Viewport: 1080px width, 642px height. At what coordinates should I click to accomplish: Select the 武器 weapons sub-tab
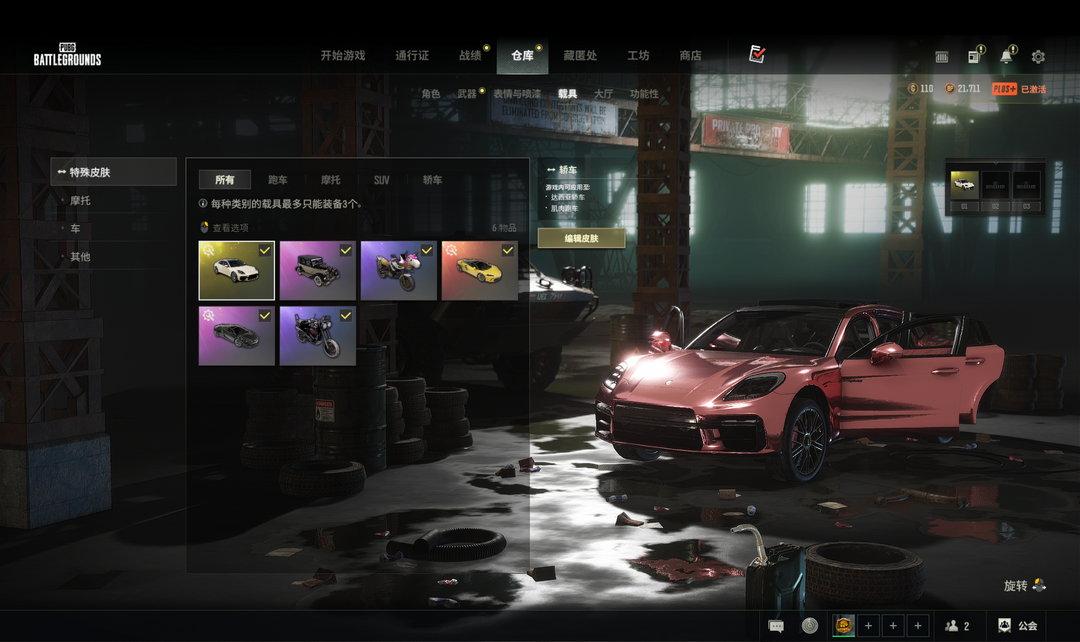(467, 94)
